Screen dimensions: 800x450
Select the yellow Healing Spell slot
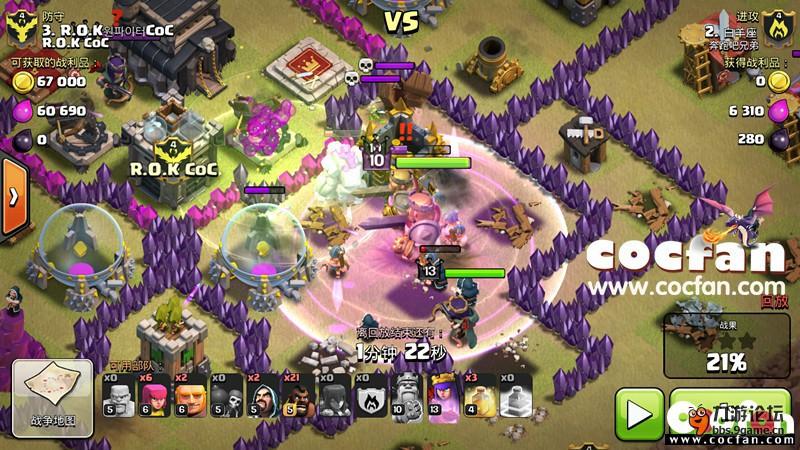point(479,396)
